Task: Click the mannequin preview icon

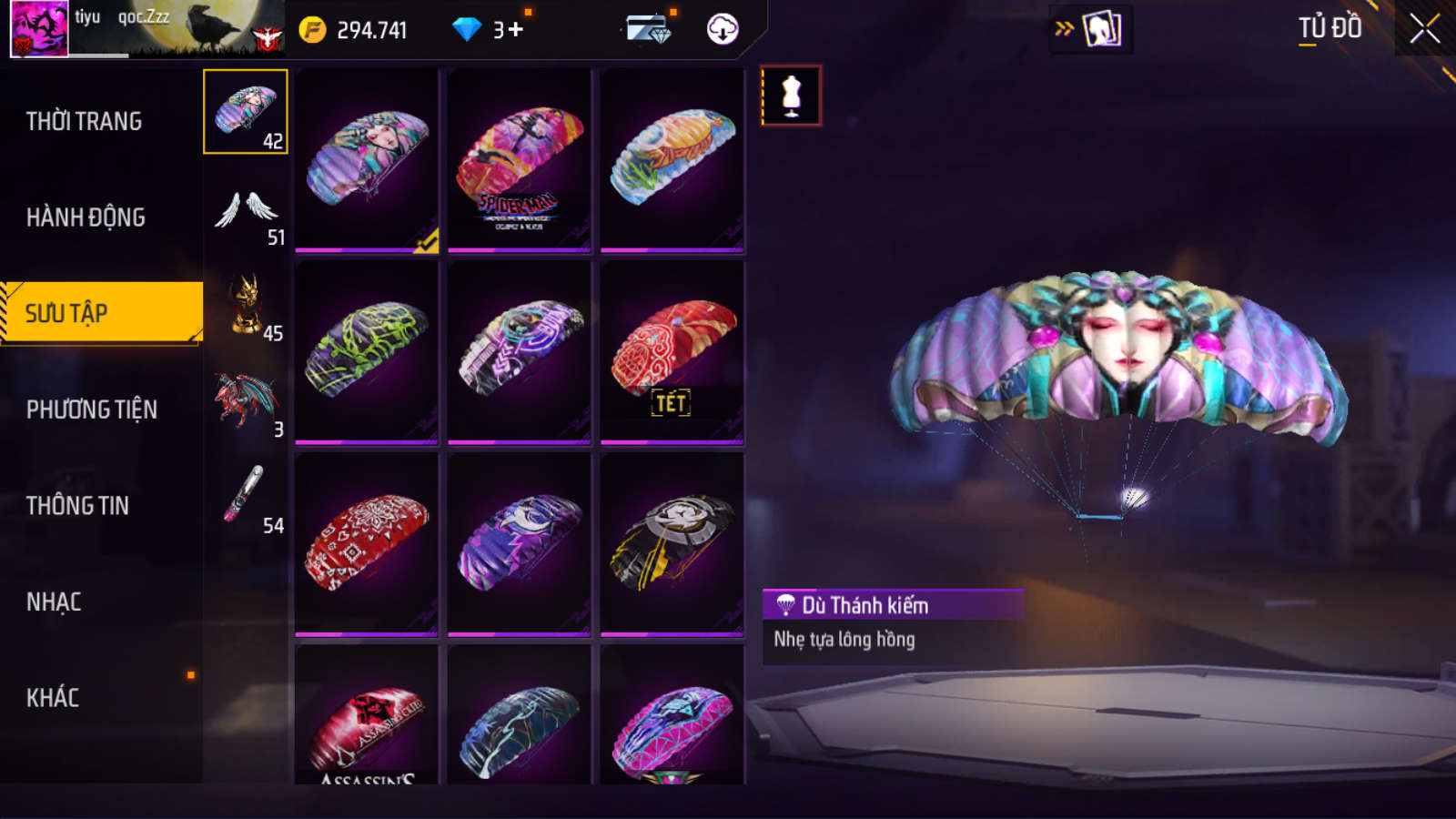Action: [791, 96]
